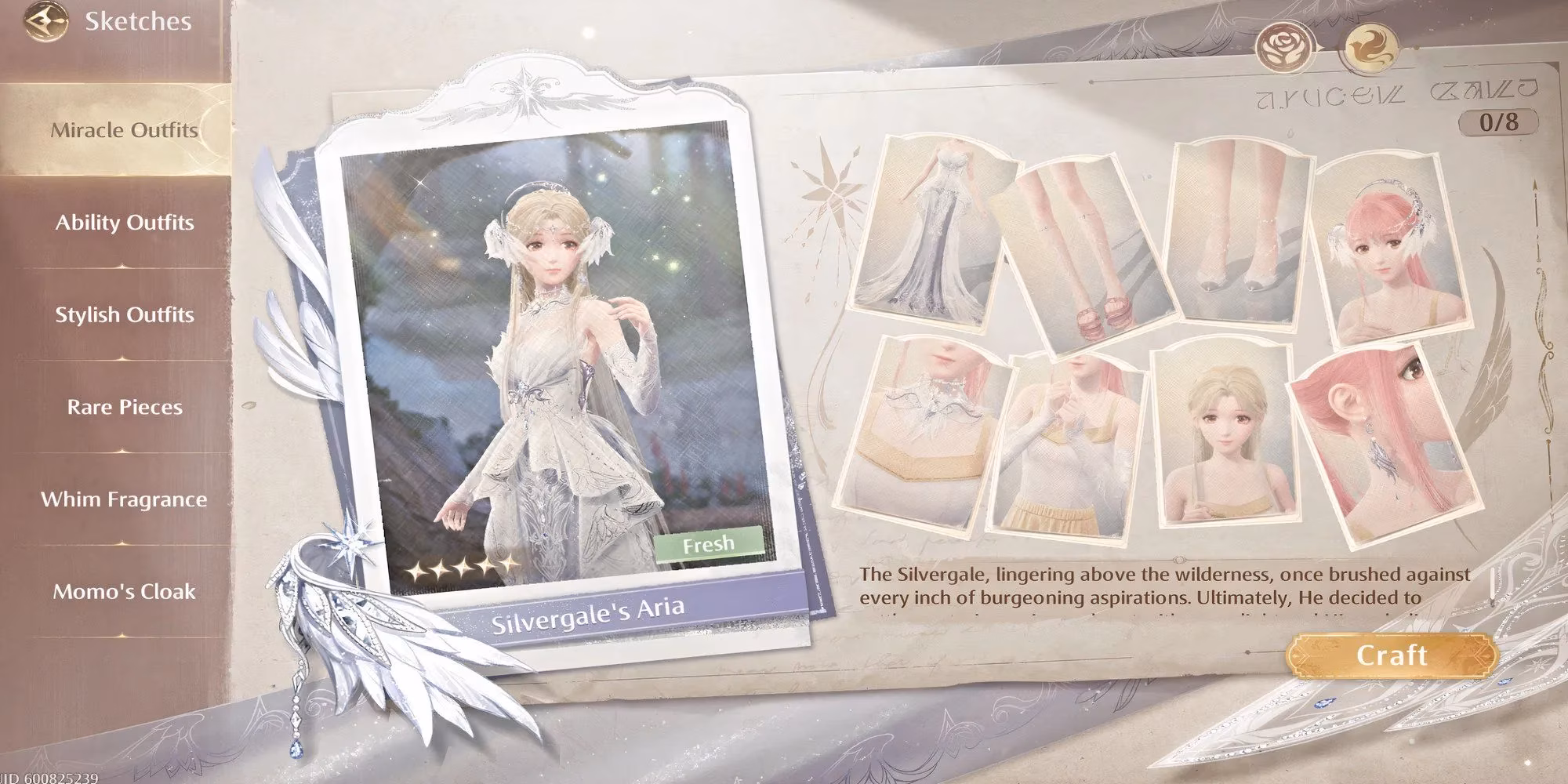Expand the Momo's Cloak section
The height and width of the screenshot is (784, 1568).
coord(124,593)
